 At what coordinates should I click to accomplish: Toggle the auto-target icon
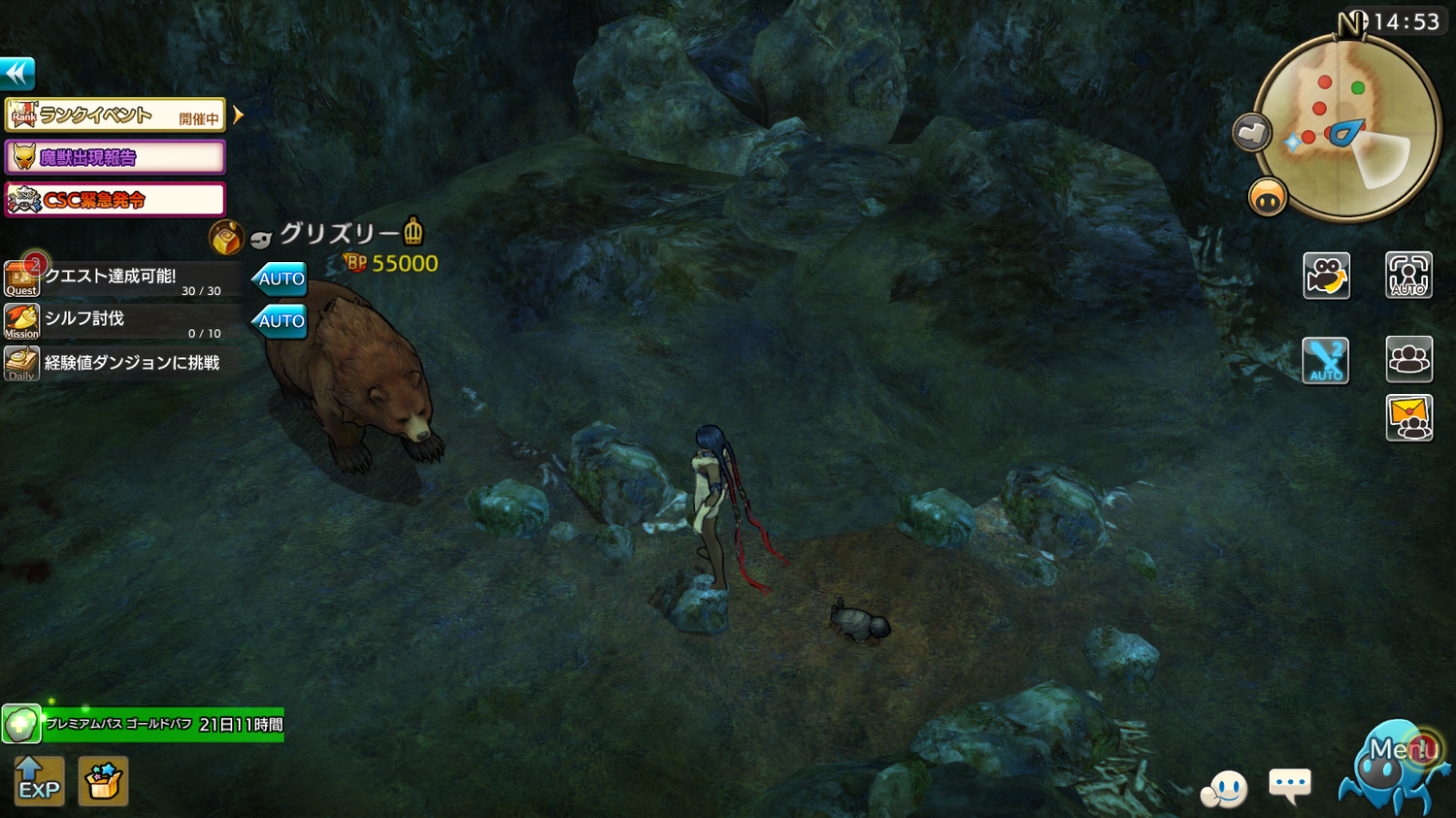(1408, 276)
